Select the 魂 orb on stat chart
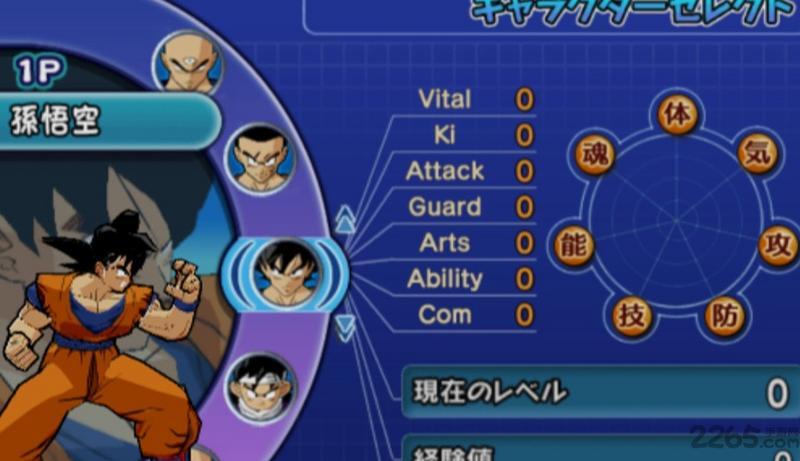This screenshot has height=461, width=800. click(x=597, y=155)
